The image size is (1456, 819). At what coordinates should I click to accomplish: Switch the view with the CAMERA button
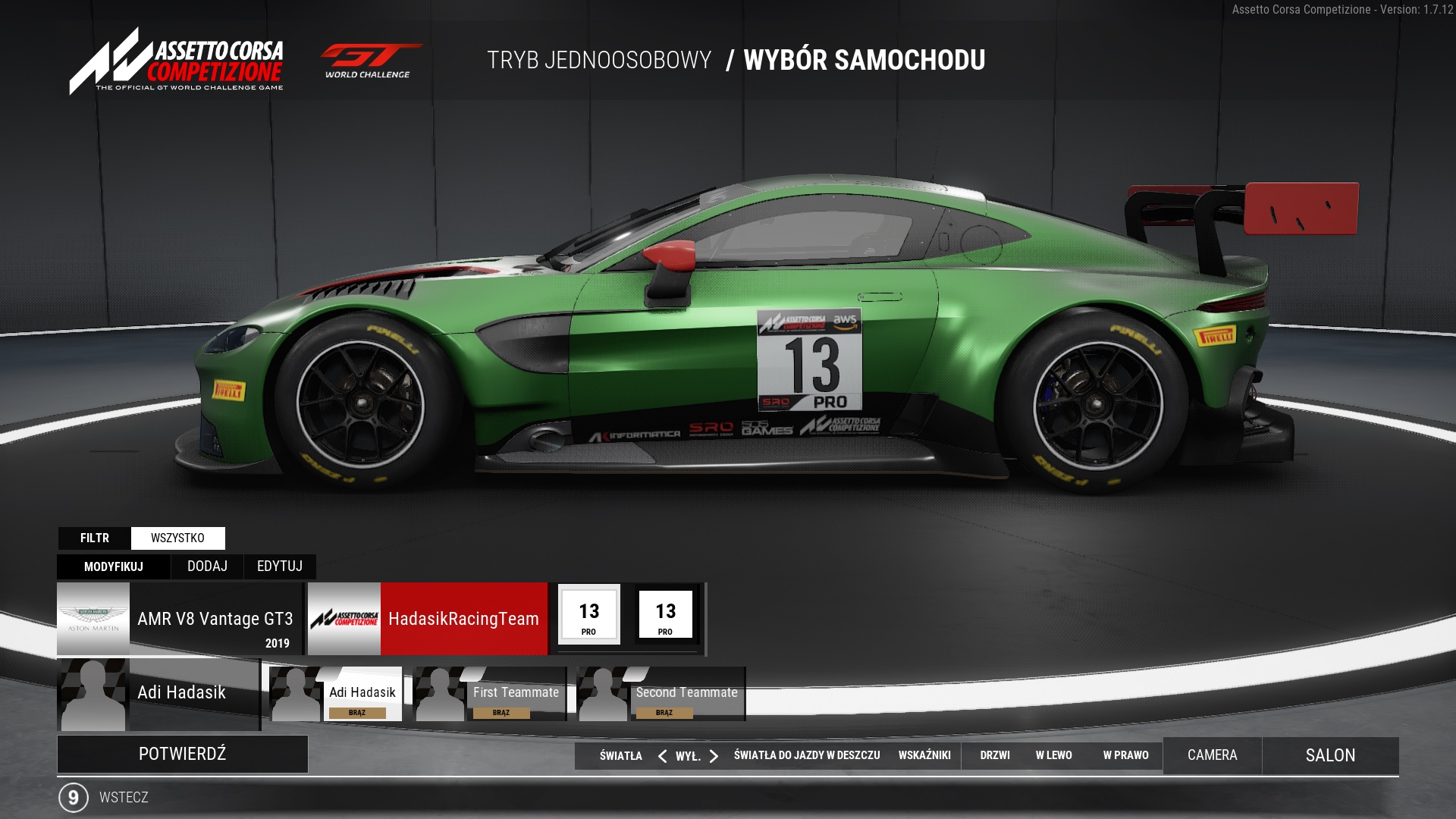1212,755
